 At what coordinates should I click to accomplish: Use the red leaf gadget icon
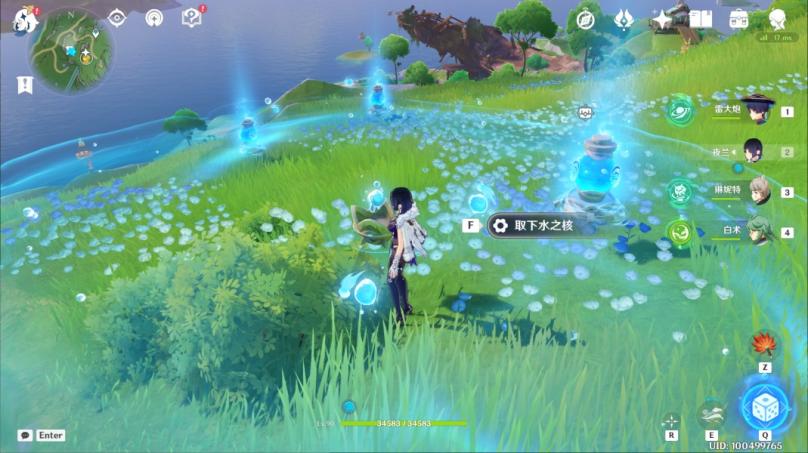pos(765,345)
